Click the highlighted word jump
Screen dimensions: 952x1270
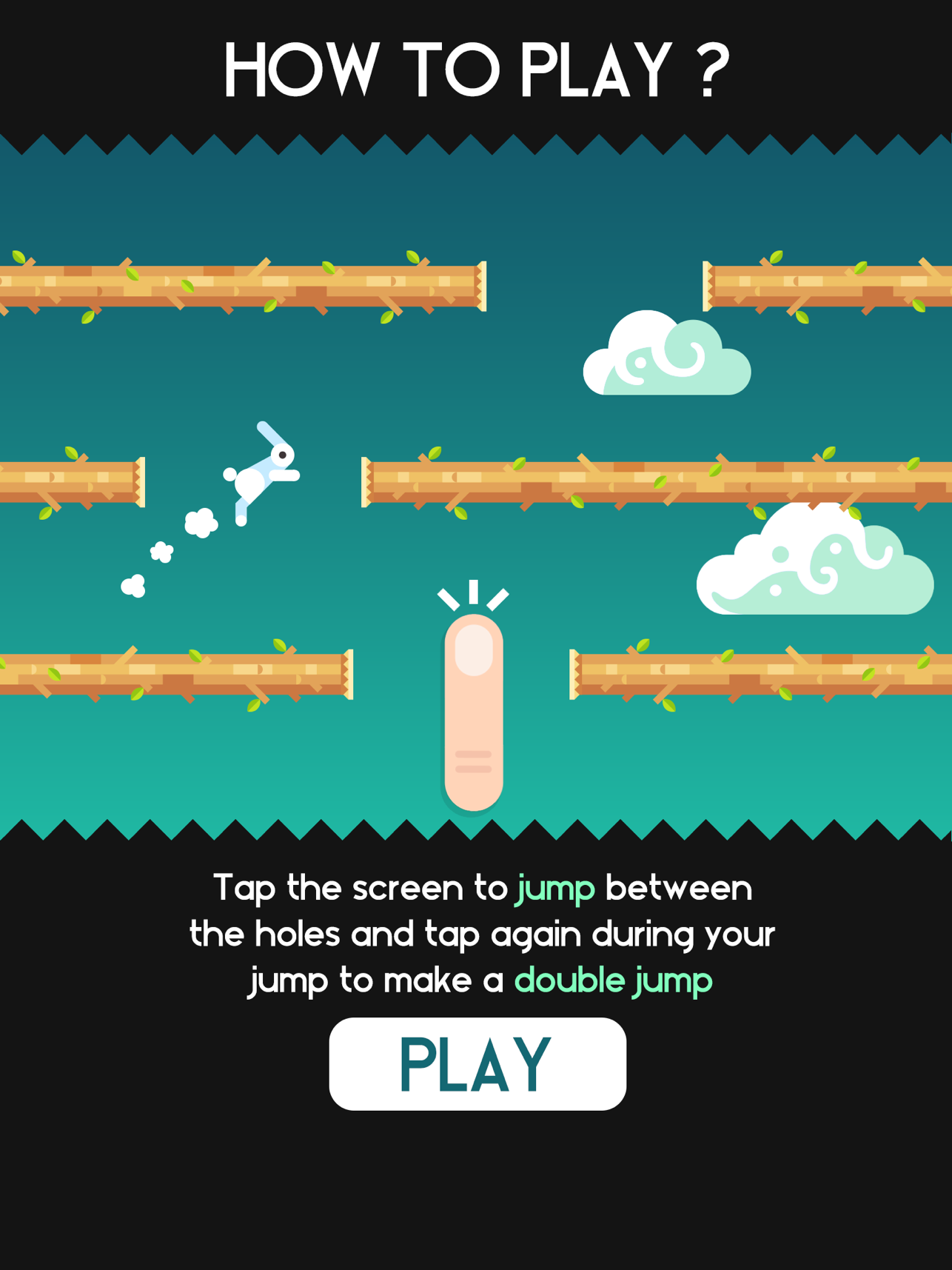click(554, 889)
